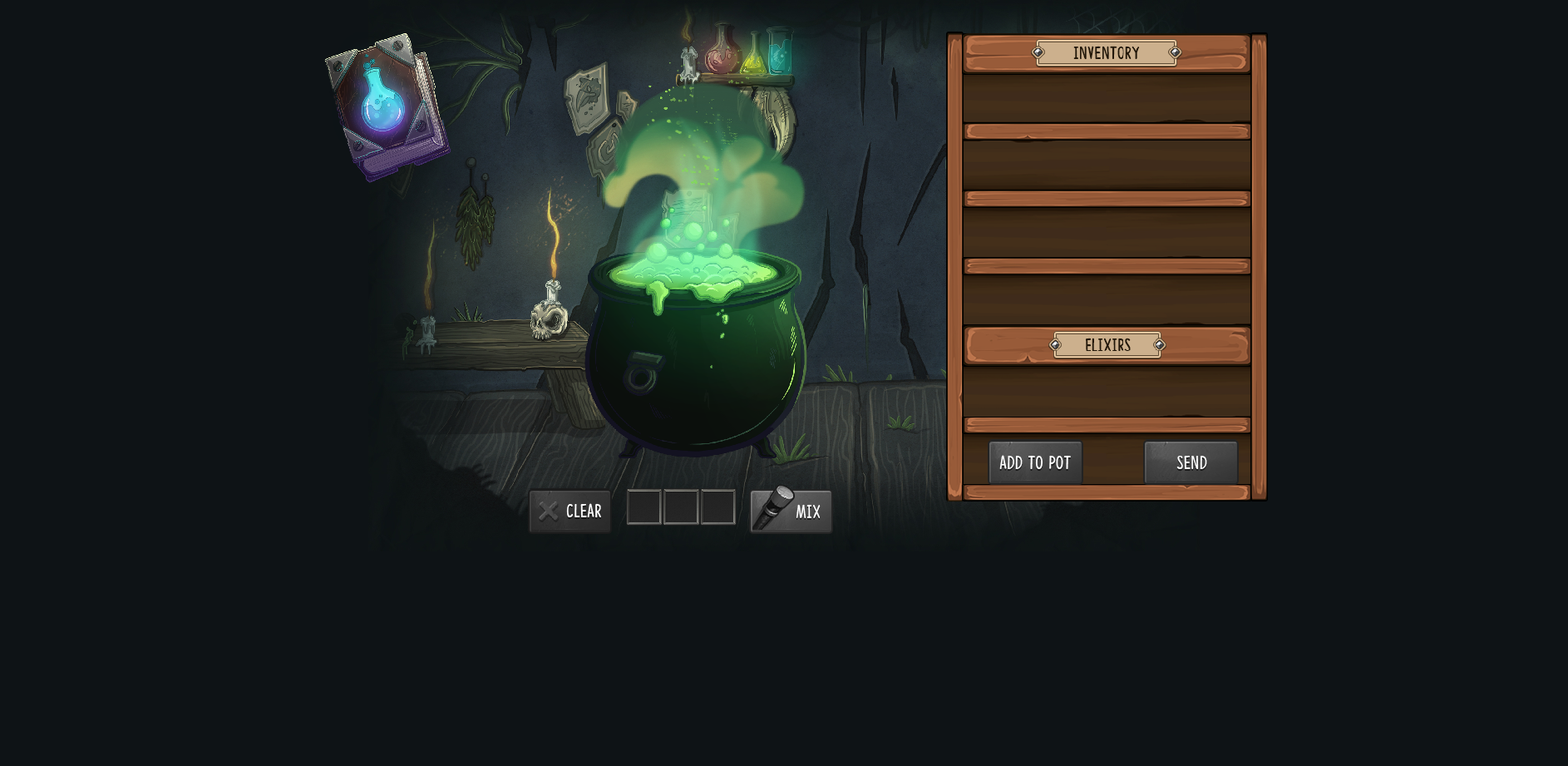Toggle the right diamond on the ELIXIRS plaque
The height and width of the screenshot is (766, 1568).
pyautogui.click(x=1159, y=344)
